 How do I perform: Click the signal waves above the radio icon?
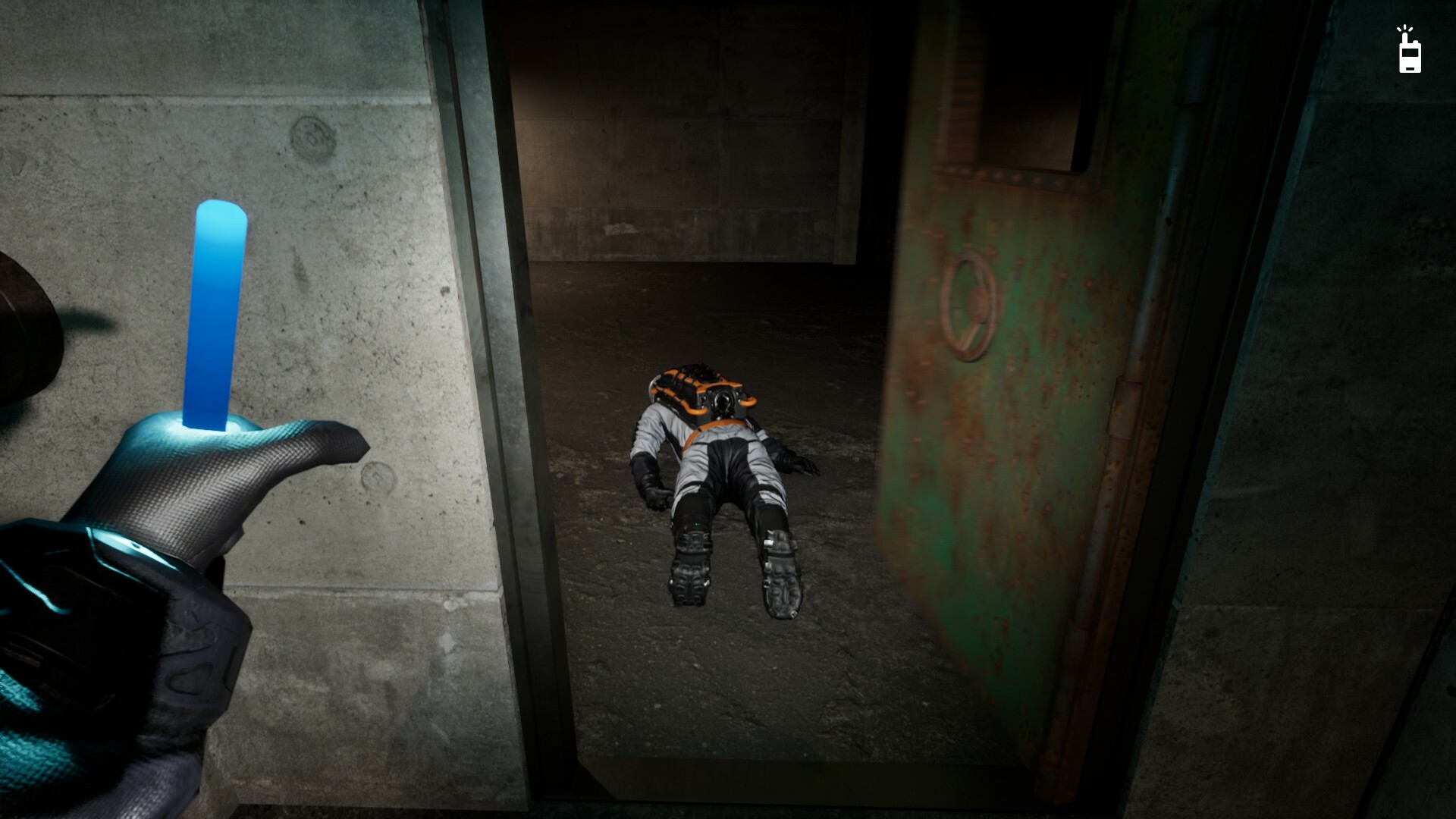pyautogui.click(x=1404, y=27)
